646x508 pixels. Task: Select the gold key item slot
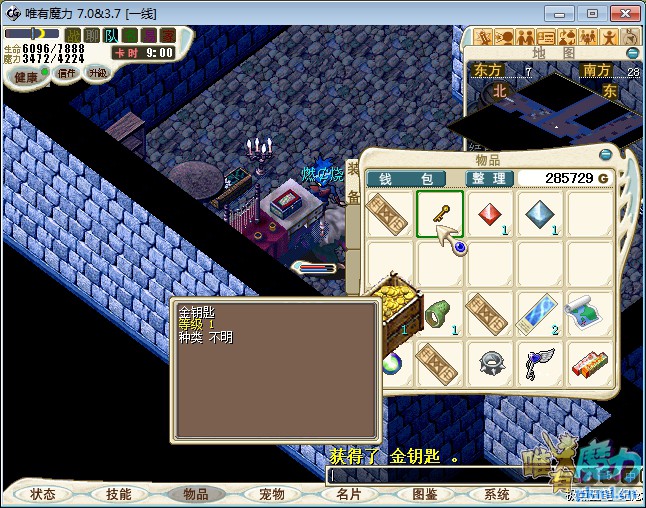pyautogui.click(x=440, y=214)
